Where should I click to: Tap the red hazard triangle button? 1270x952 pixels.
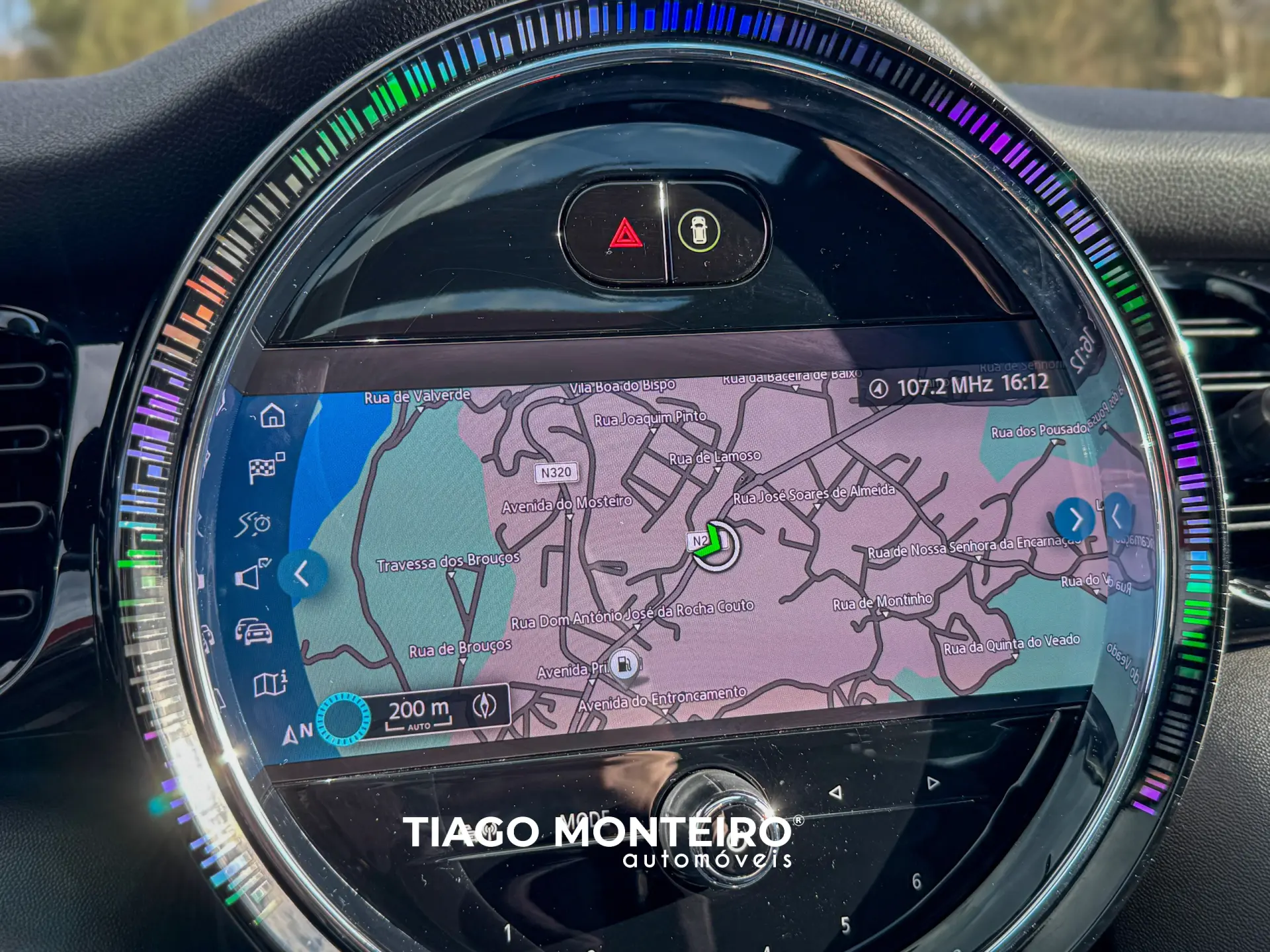[625, 234]
